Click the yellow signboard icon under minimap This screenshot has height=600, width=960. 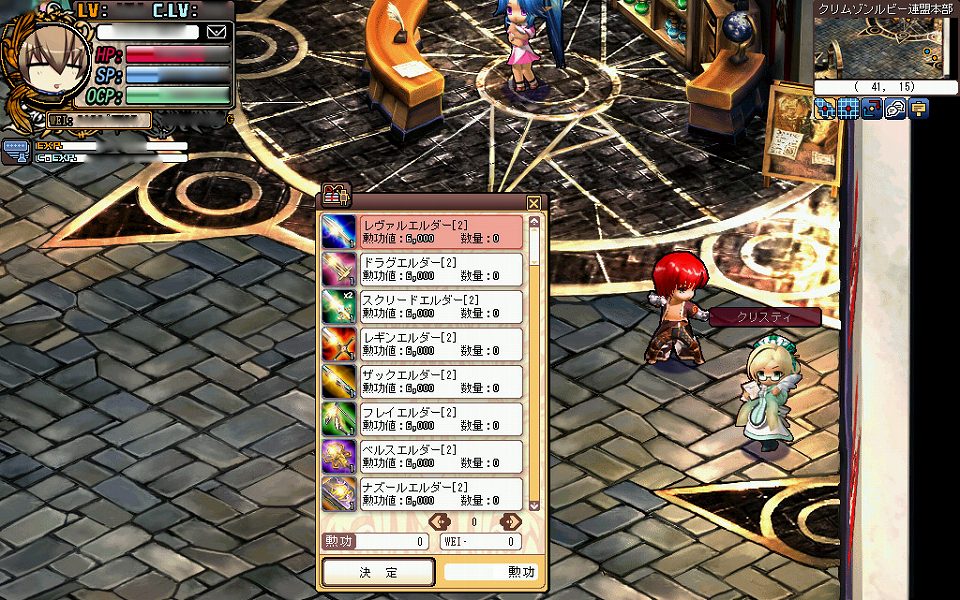(x=918, y=109)
